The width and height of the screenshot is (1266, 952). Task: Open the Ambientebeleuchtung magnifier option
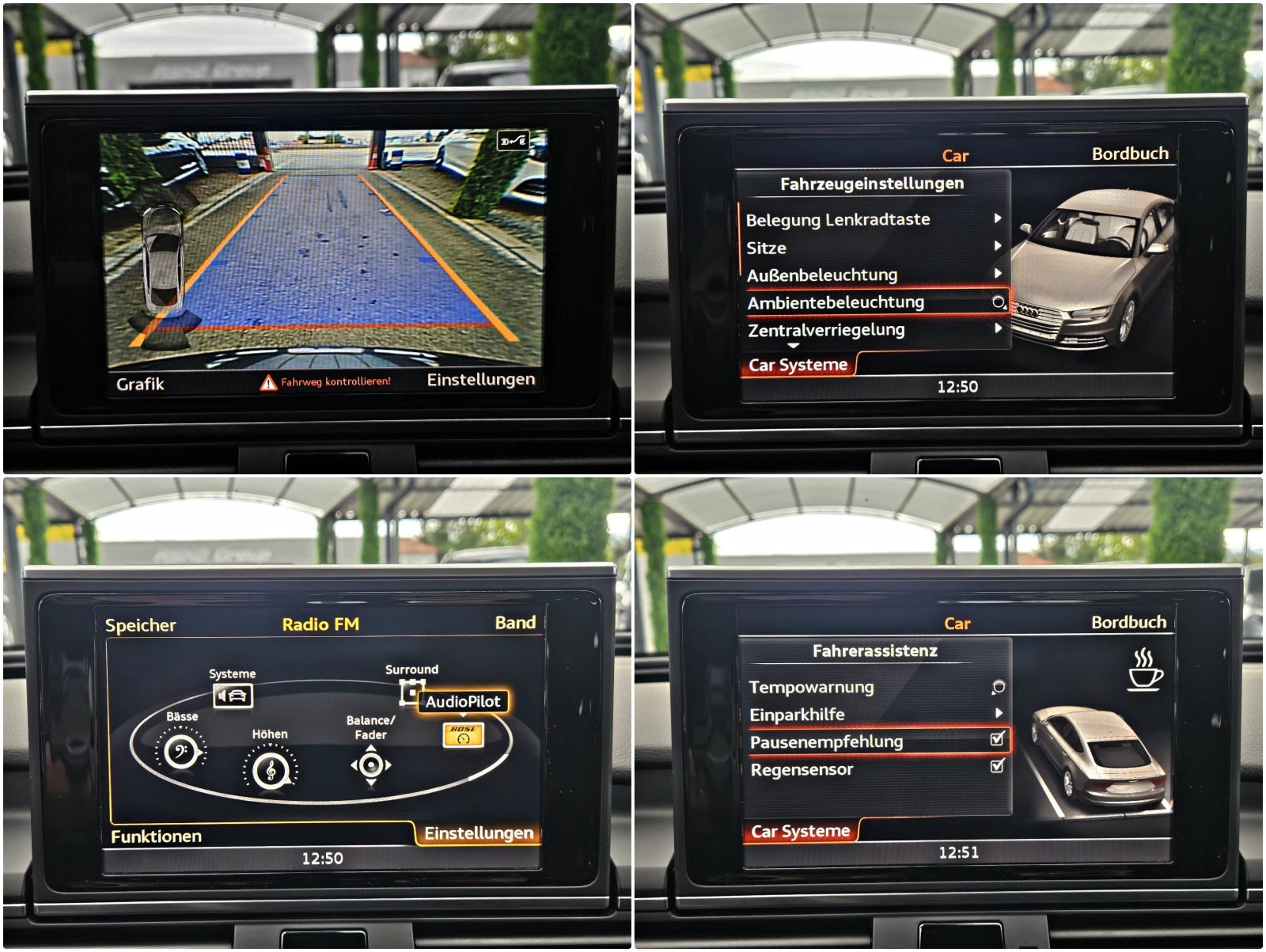pyautogui.click(x=997, y=302)
